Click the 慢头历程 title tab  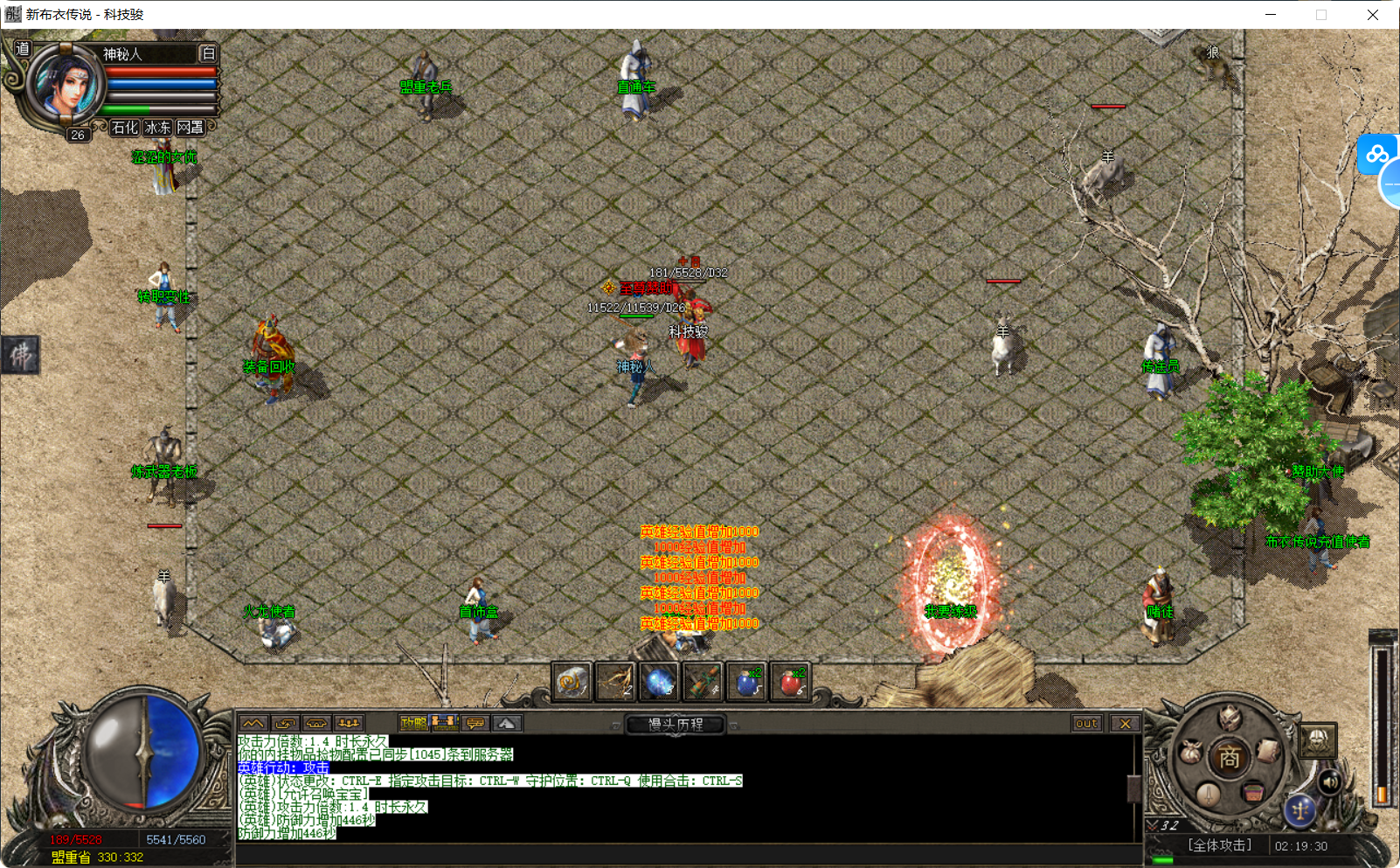point(674,724)
